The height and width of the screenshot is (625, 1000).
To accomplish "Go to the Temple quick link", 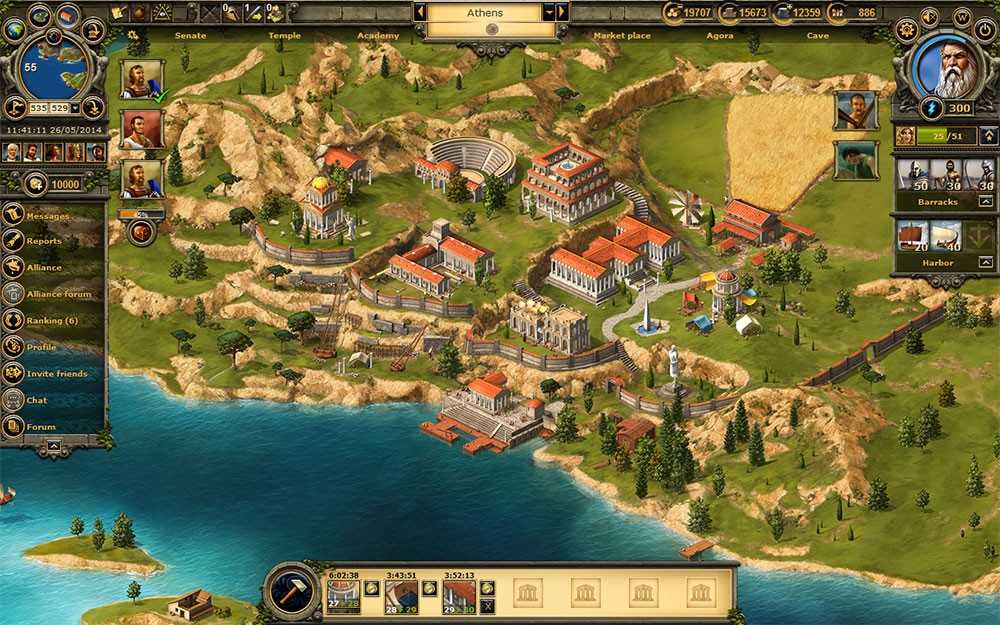I will 284,36.
